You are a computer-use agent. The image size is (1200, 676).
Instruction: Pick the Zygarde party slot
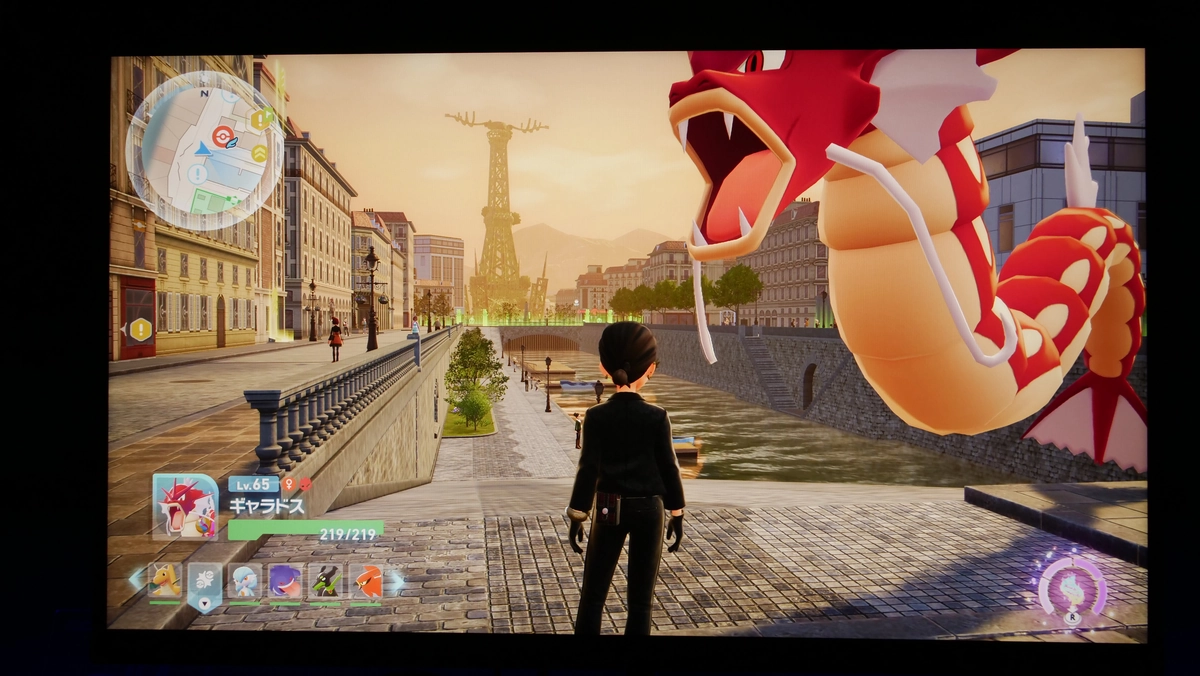325,580
